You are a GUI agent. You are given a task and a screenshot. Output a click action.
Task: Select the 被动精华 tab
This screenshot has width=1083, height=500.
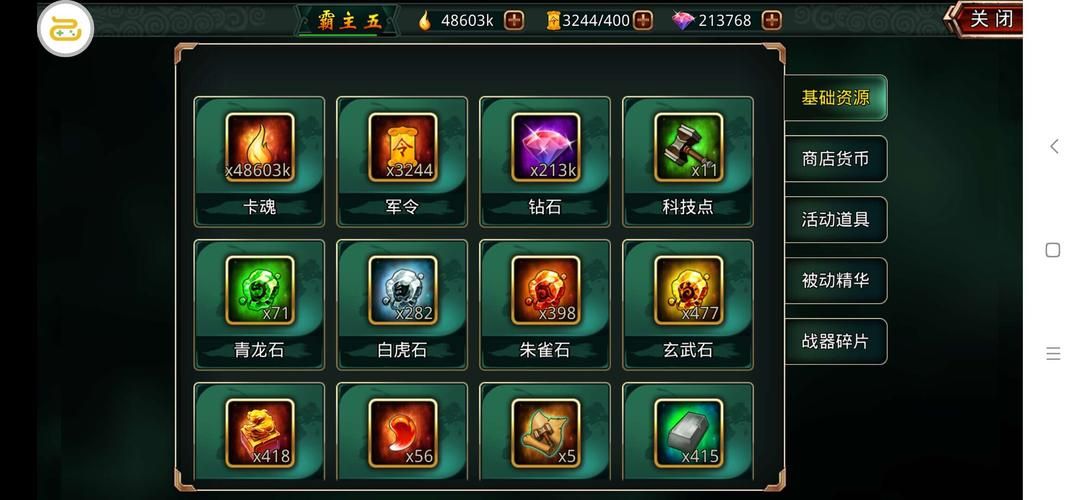pos(835,281)
